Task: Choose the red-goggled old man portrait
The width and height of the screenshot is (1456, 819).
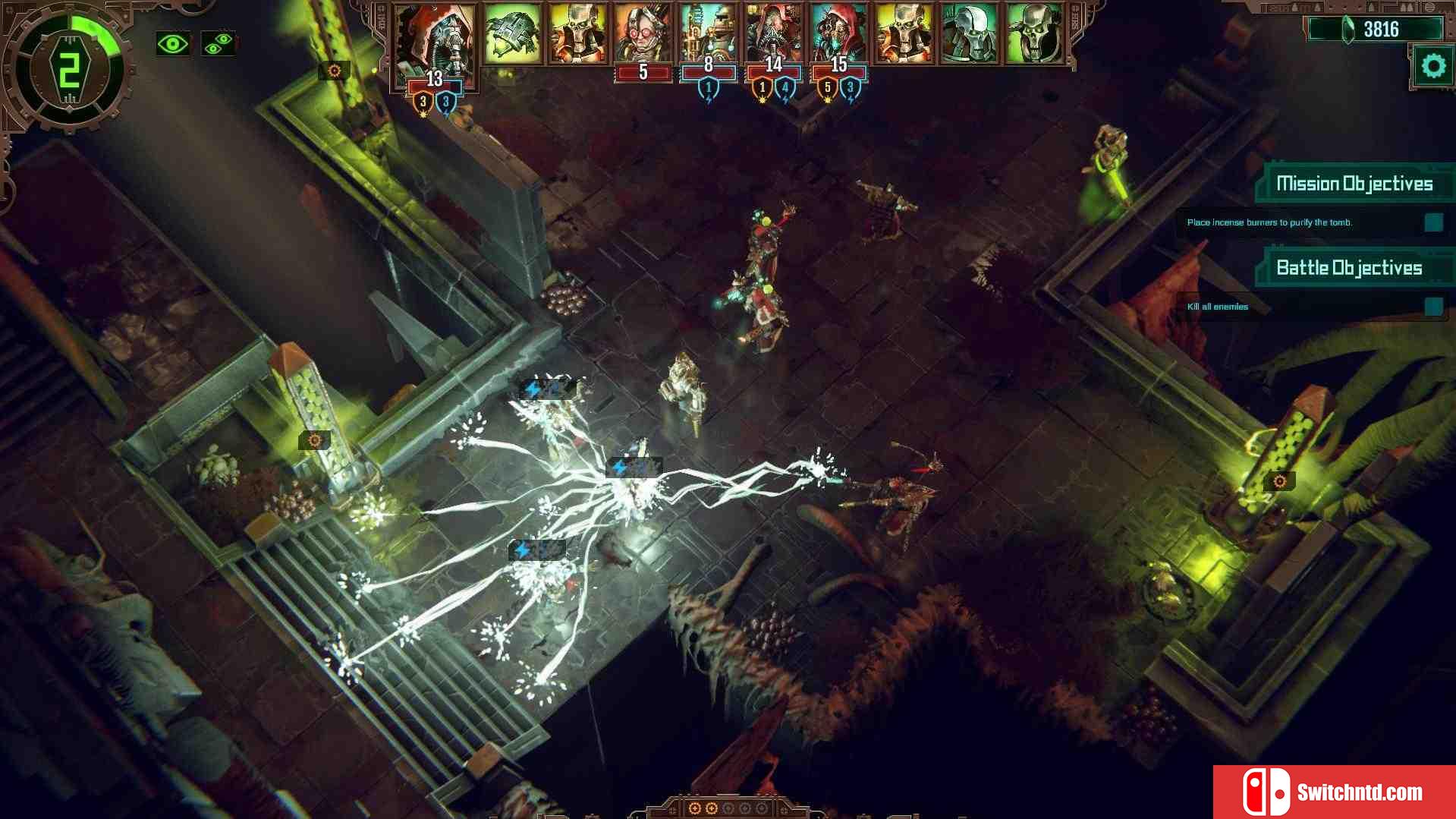Action: (643, 35)
